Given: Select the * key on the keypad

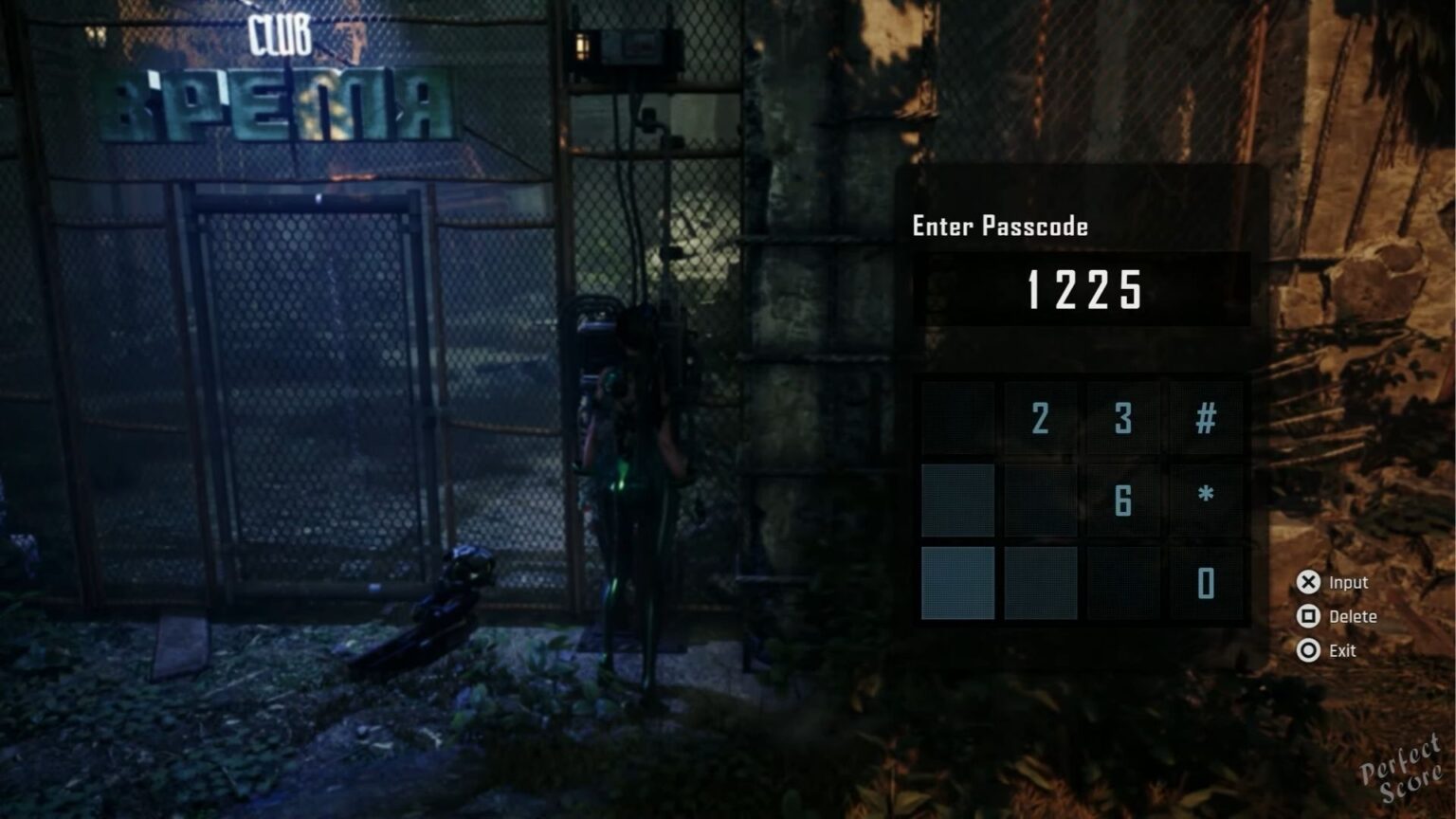Looking at the screenshot, I should pos(1206,501).
